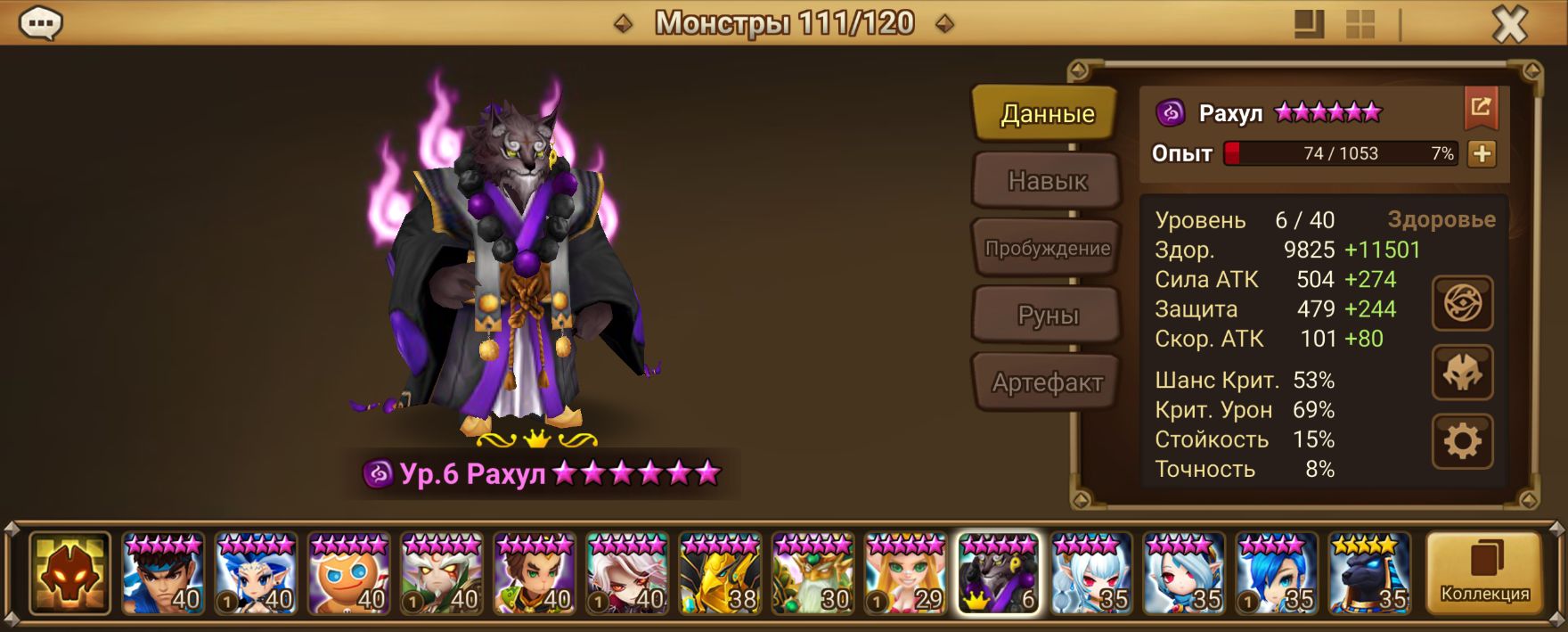Select the level 30 bearded monster thumbnail

[x=813, y=573]
